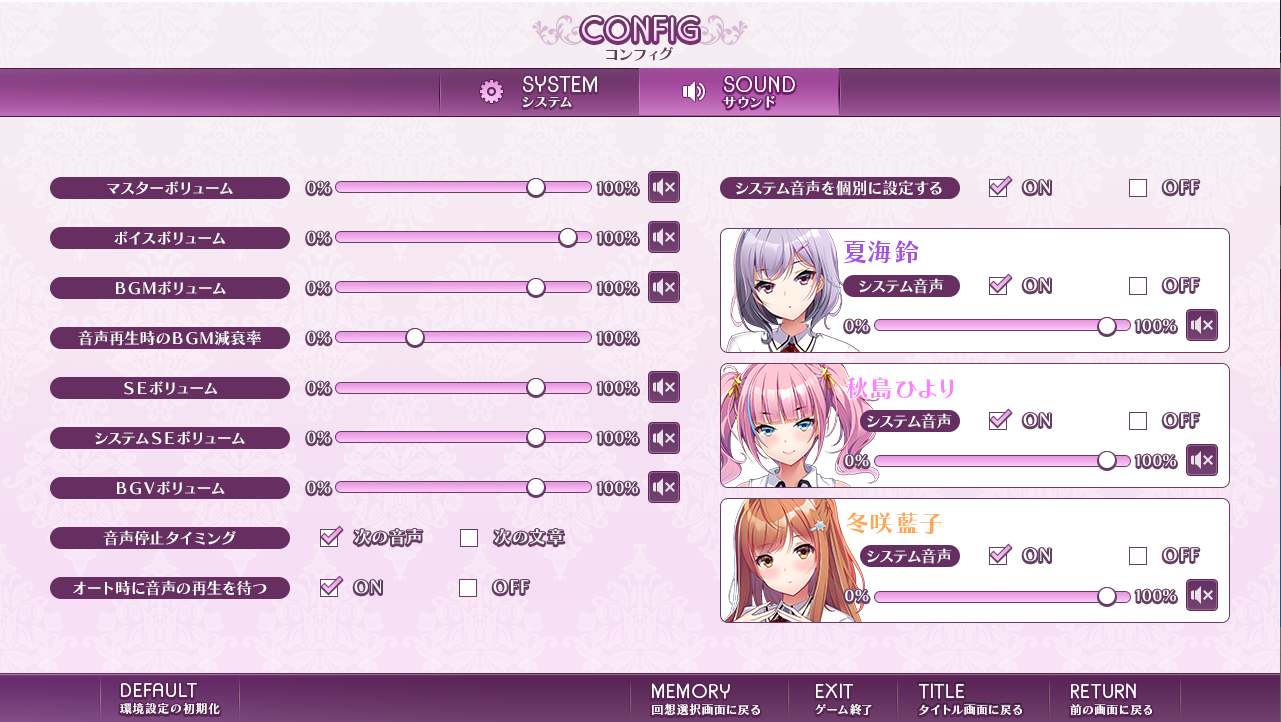Mute the ボイスボリューム (voice volume)
1281x722 pixels.
click(663, 237)
